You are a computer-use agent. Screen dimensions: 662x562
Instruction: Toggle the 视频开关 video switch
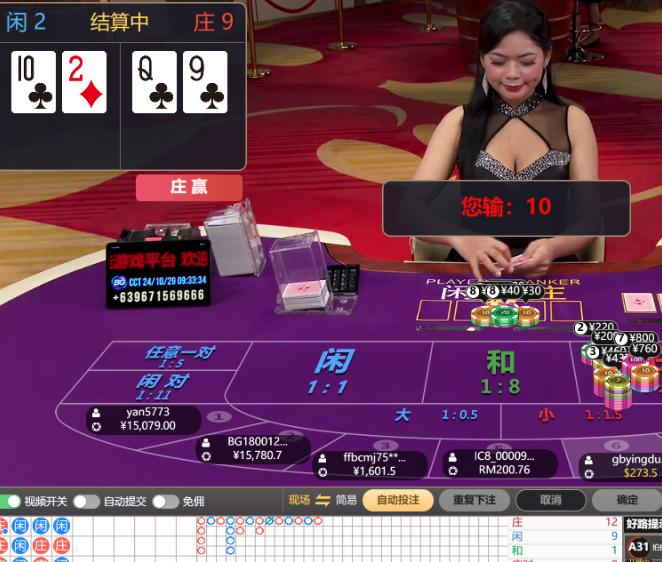pos(12,501)
